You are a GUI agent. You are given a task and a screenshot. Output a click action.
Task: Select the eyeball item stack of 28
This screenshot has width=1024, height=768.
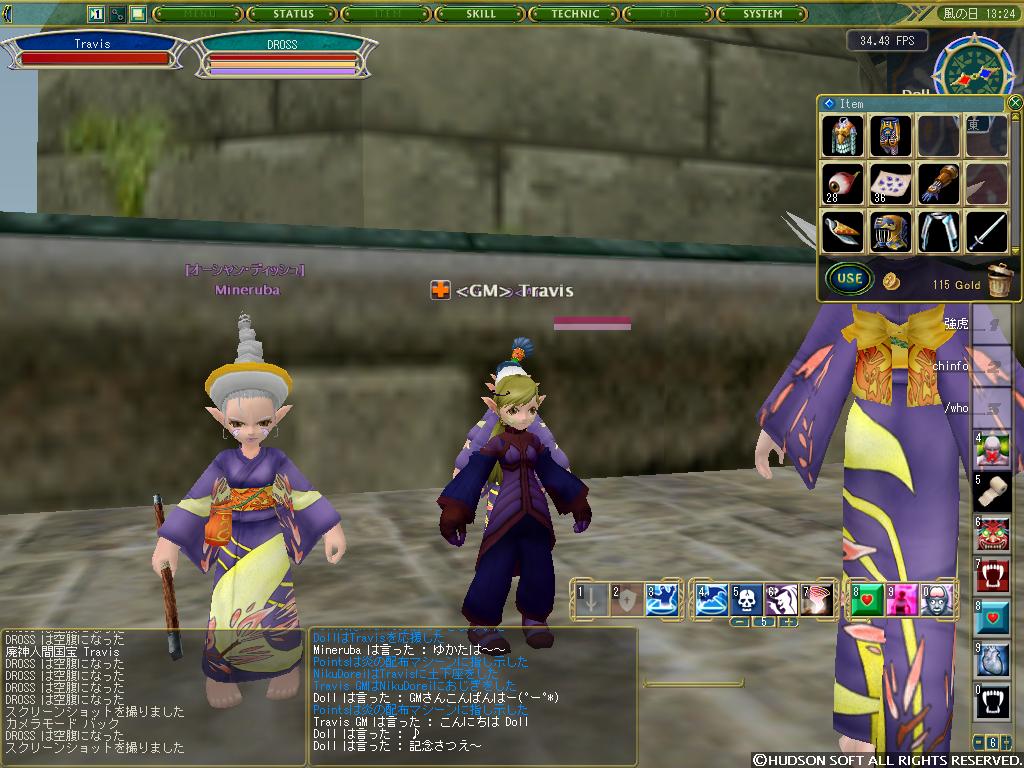[842, 185]
